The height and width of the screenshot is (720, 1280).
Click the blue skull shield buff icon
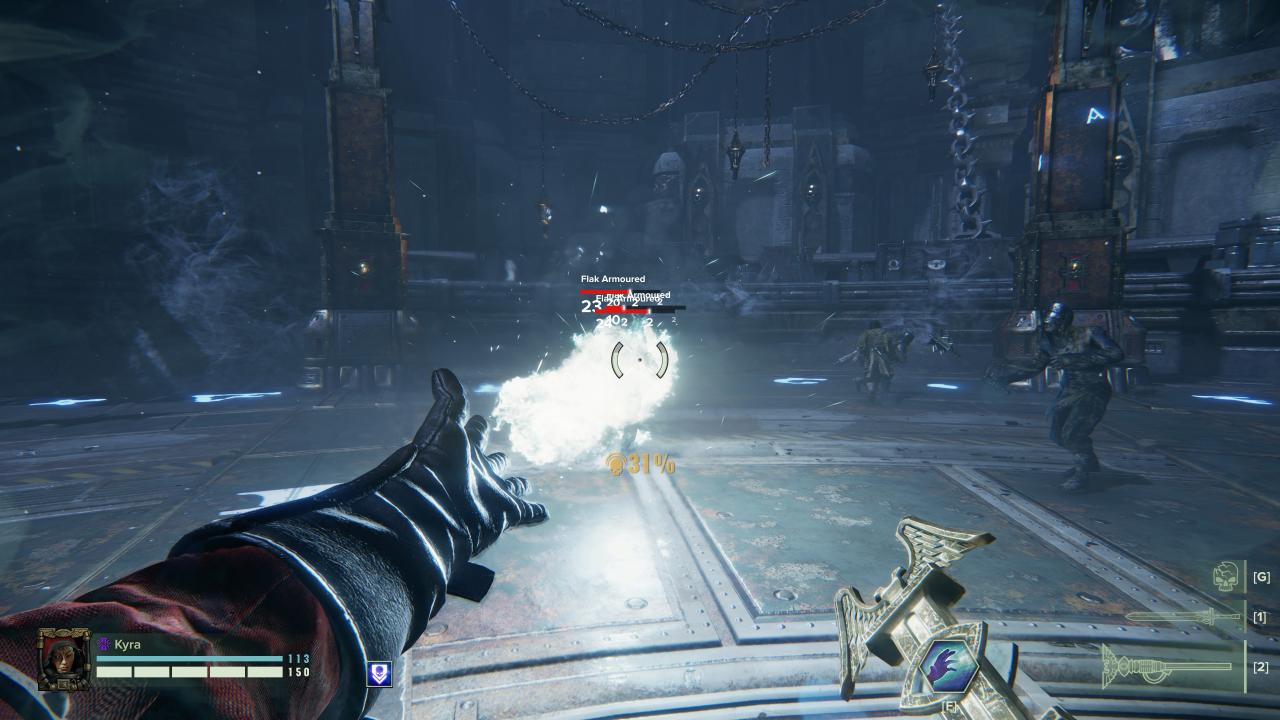tap(380, 674)
